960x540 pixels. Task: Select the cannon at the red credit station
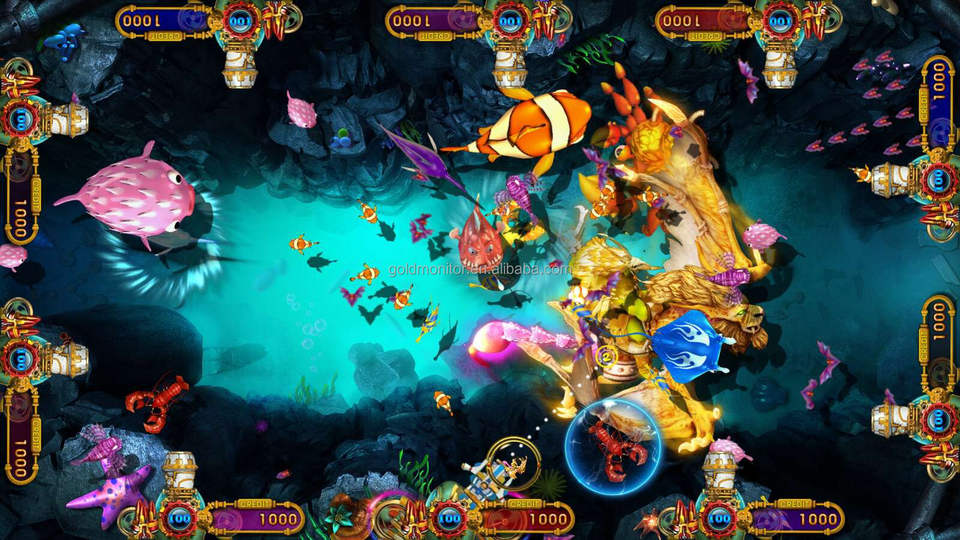click(778, 66)
